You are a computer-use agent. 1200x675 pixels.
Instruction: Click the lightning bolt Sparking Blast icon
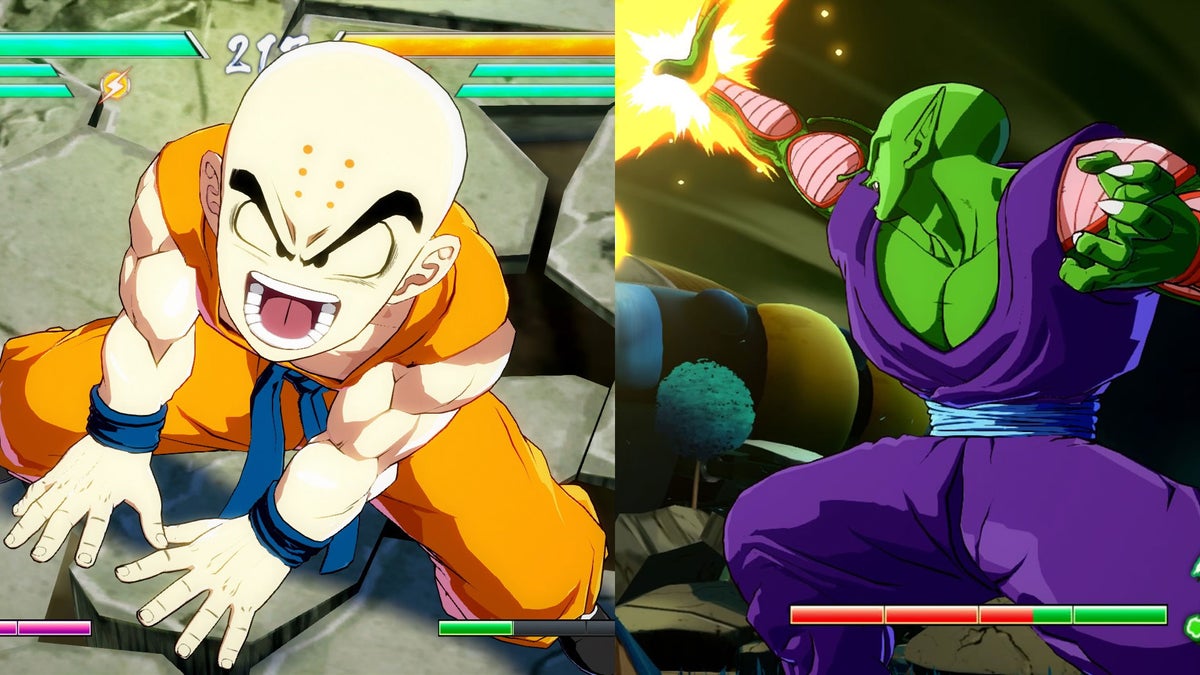coord(114,86)
